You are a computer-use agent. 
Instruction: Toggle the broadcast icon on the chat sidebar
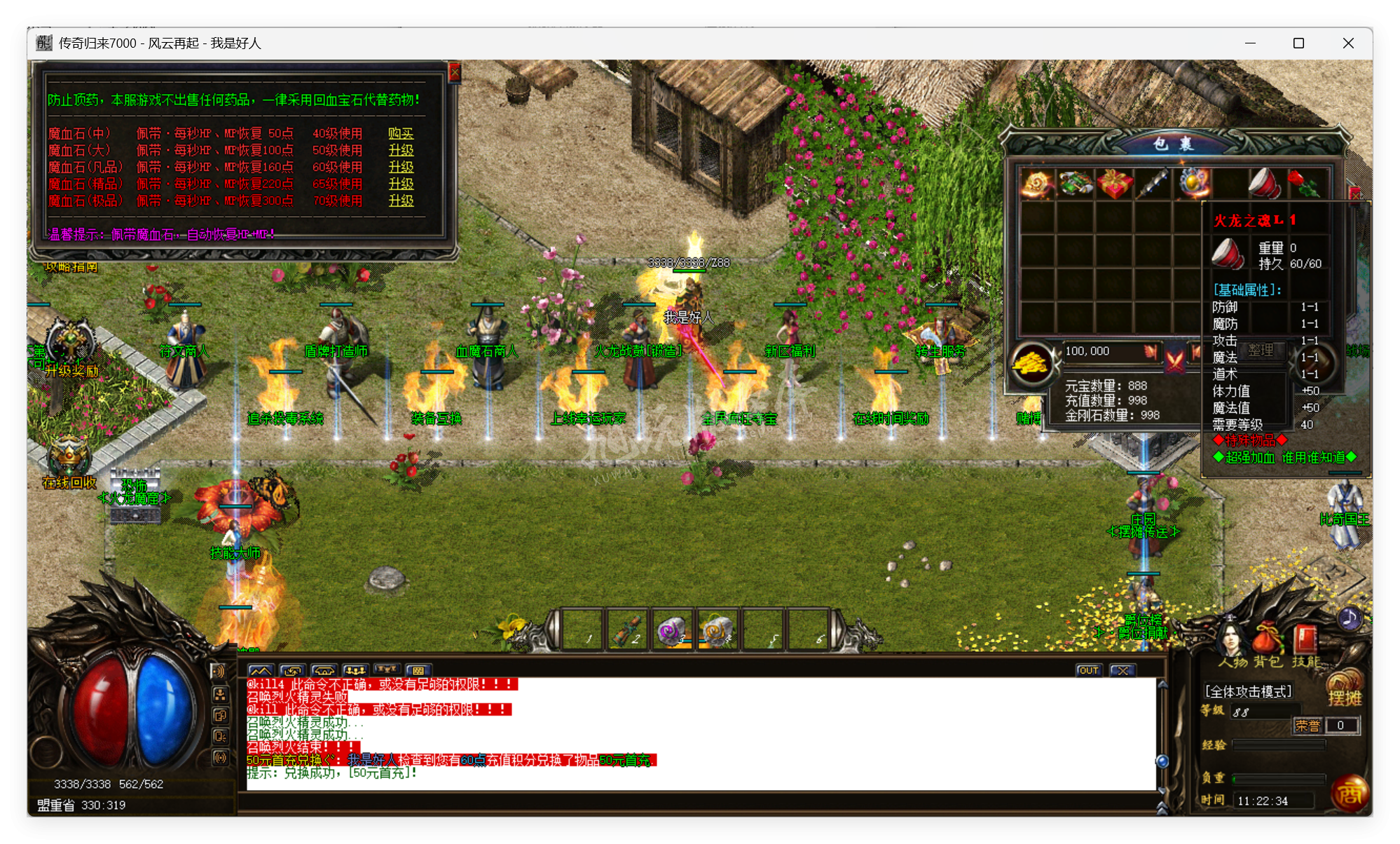221,757
